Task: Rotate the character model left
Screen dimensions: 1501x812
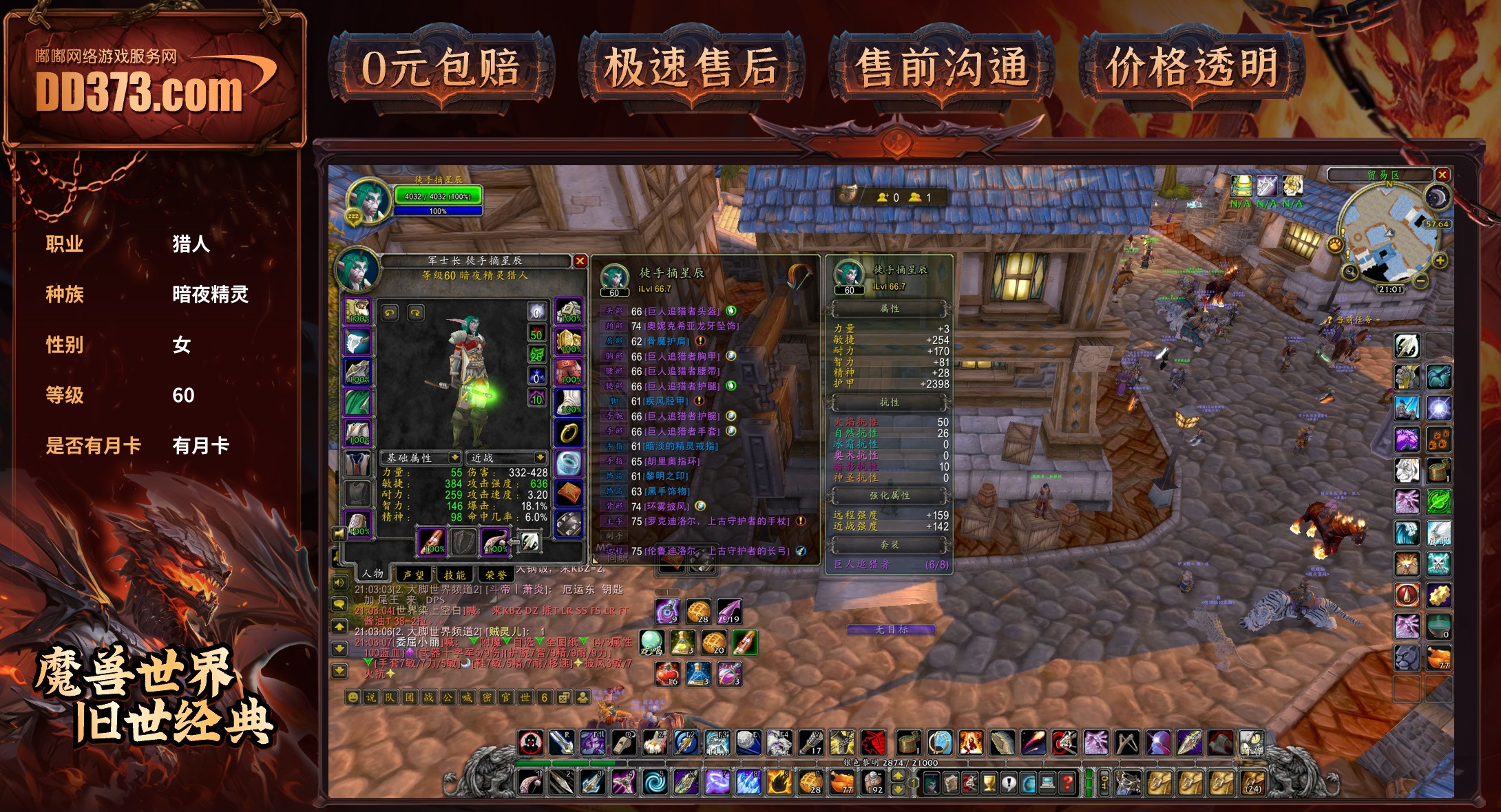Action: (x=390, y=312)
